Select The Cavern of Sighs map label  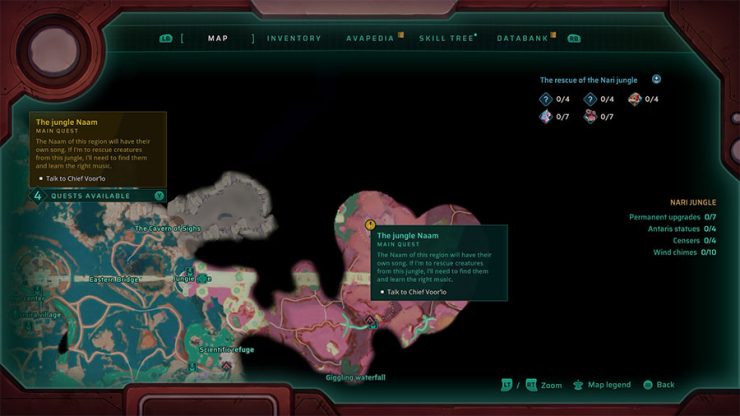(x=168, y=229)
